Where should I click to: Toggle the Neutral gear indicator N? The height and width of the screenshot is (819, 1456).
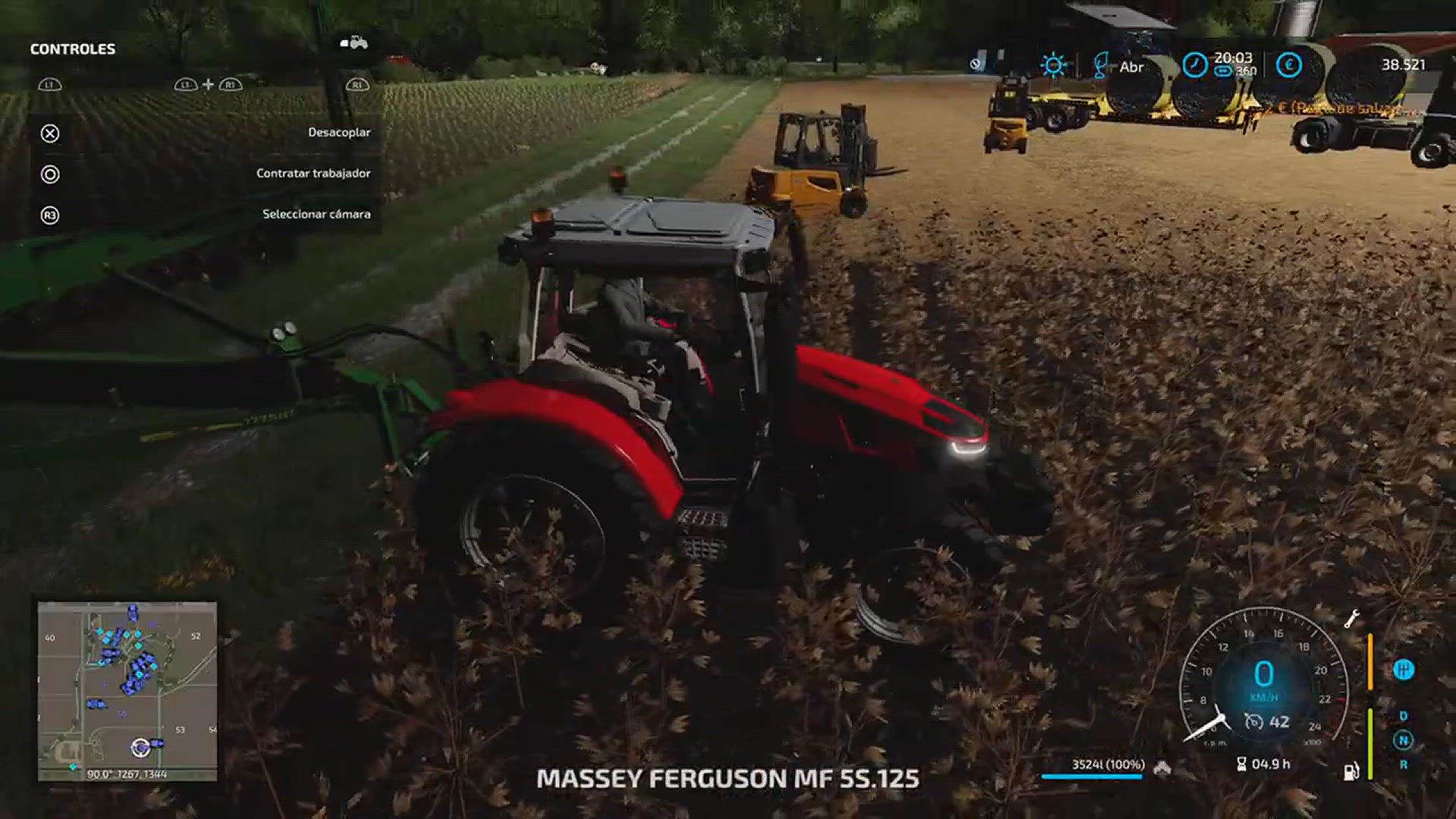pyautogui.click(x=1403, y=737)
